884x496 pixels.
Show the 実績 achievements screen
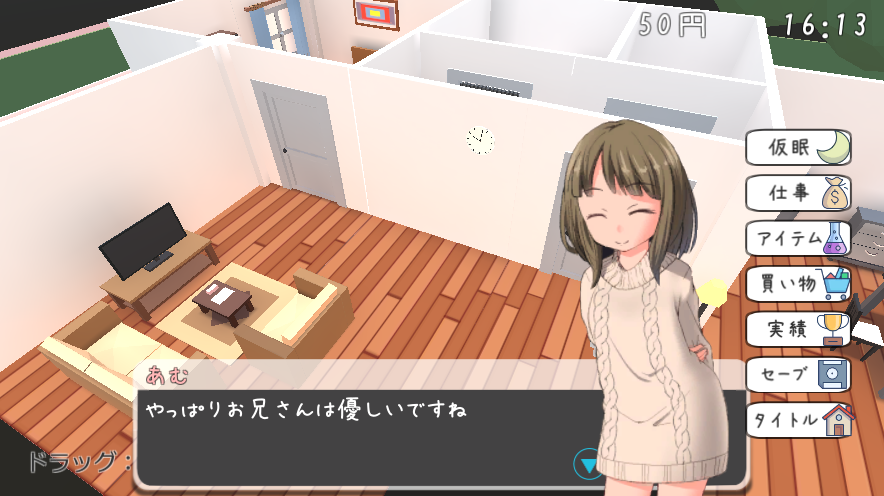point(797,329)
